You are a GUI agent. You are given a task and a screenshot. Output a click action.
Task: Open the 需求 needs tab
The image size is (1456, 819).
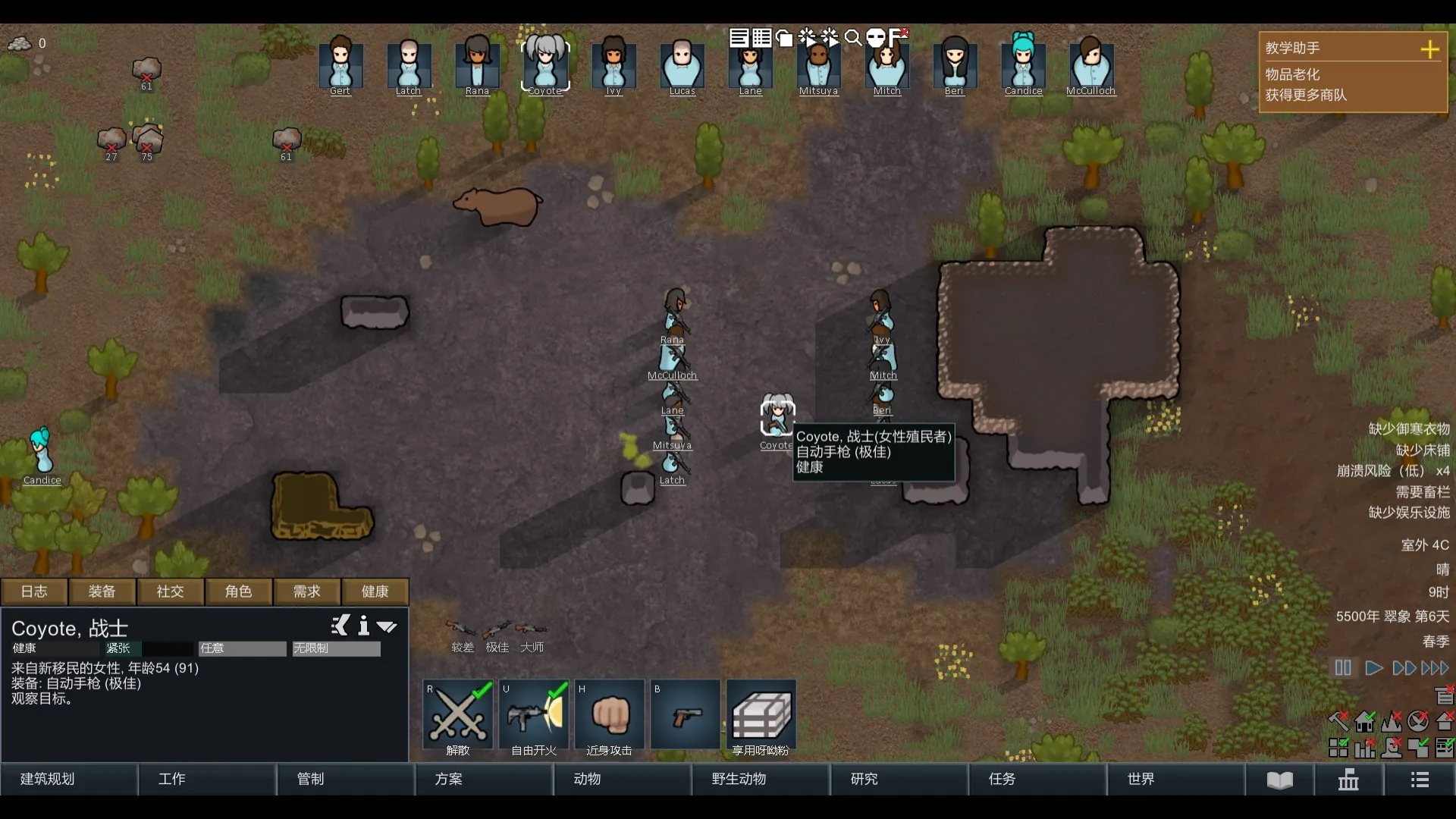tap(307, 591)
